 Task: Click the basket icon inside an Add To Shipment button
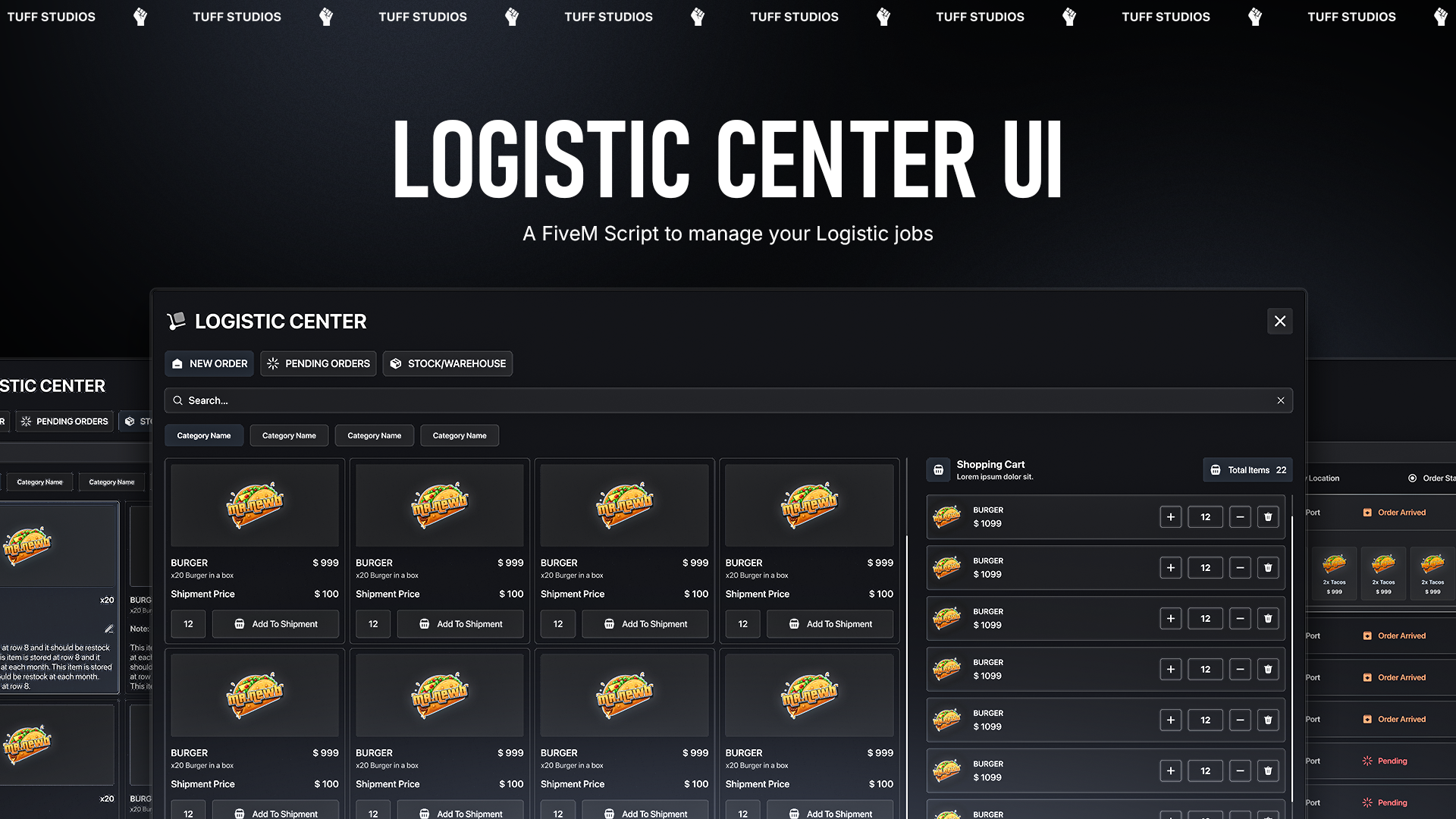[x=240, y=623]
